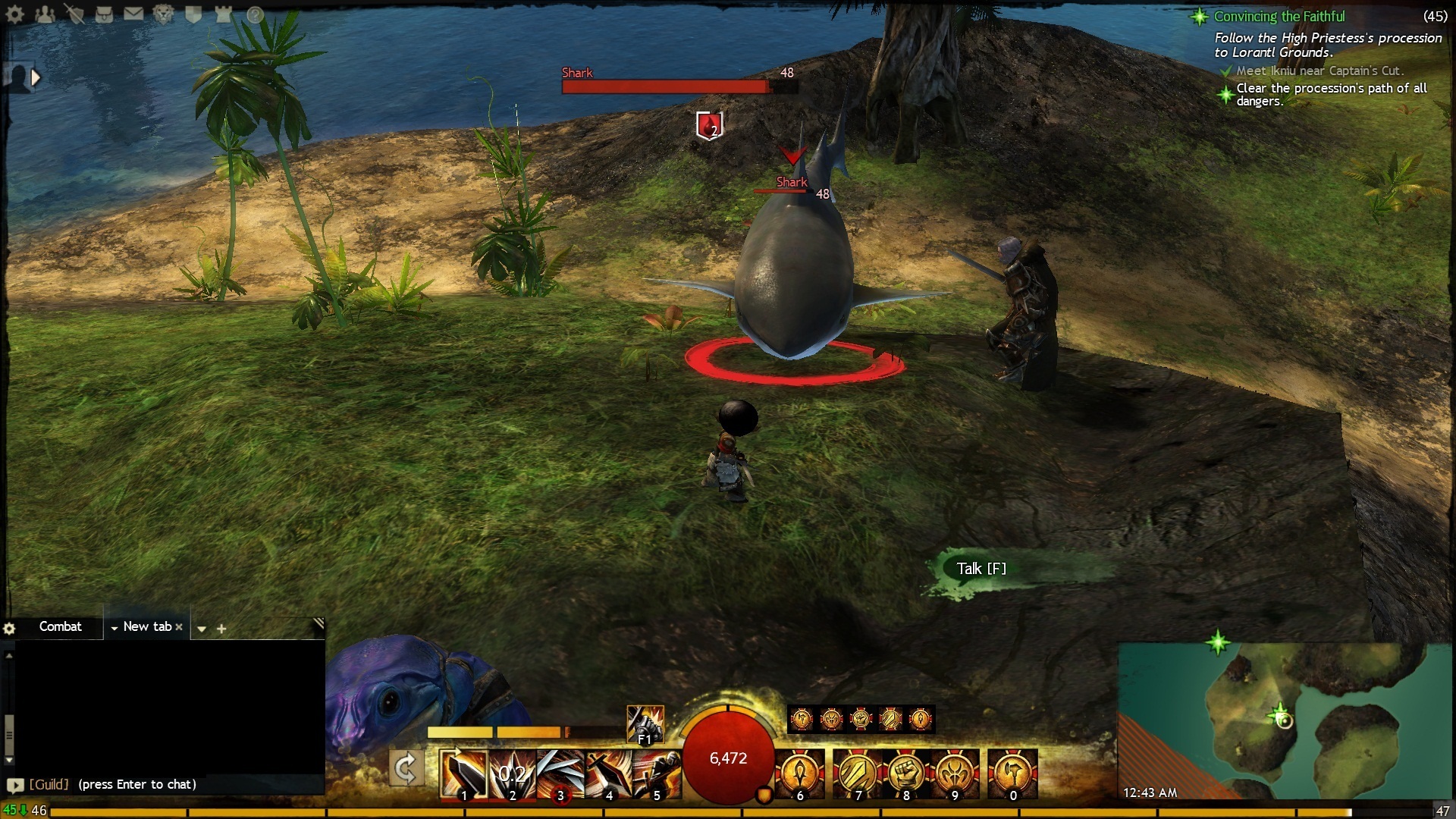Viewport: 1456px width, 819px height.
Task: Open the World vs World castle icon
Action: click(x=223, y=14)
